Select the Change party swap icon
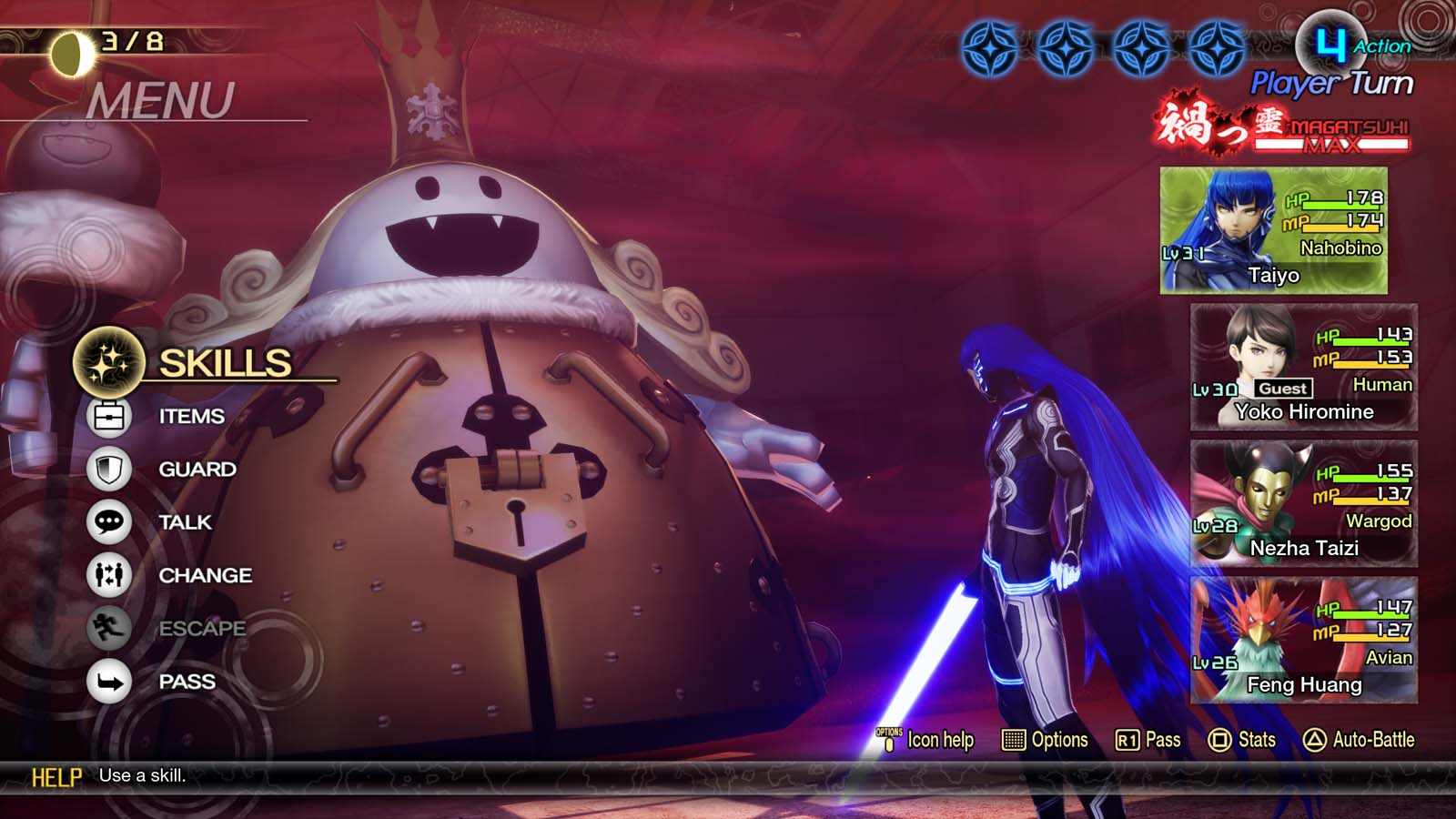This screenshot has width=1456, height=819. (108, 575)
